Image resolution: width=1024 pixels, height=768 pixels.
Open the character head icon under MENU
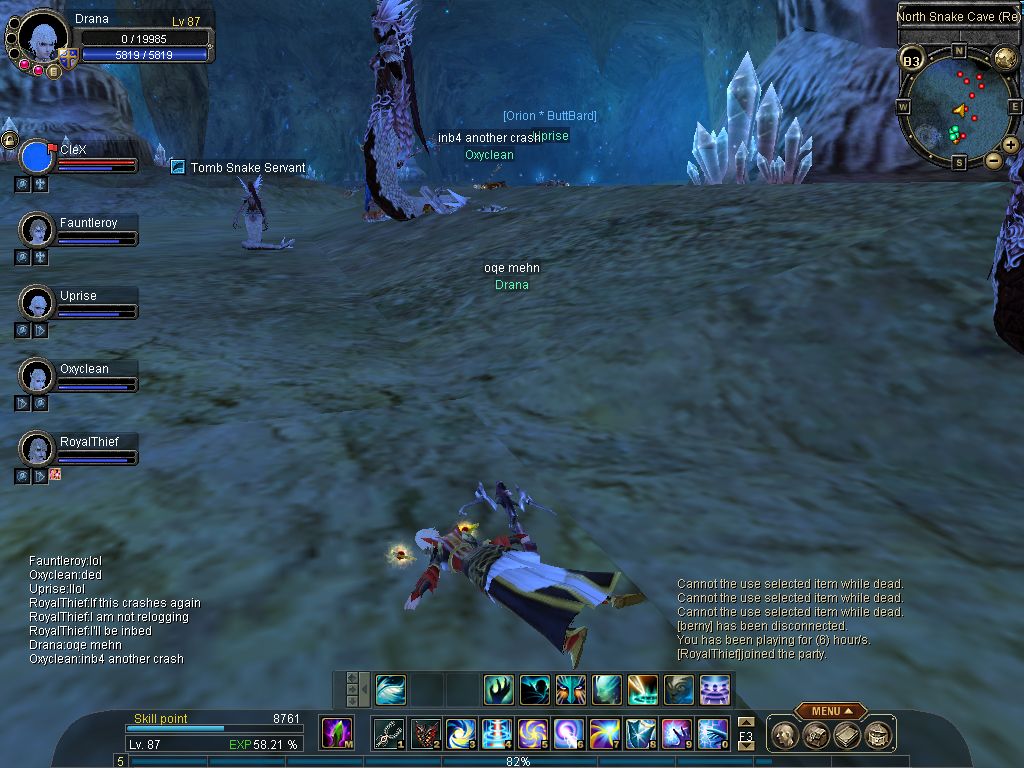tap(785, 735)
